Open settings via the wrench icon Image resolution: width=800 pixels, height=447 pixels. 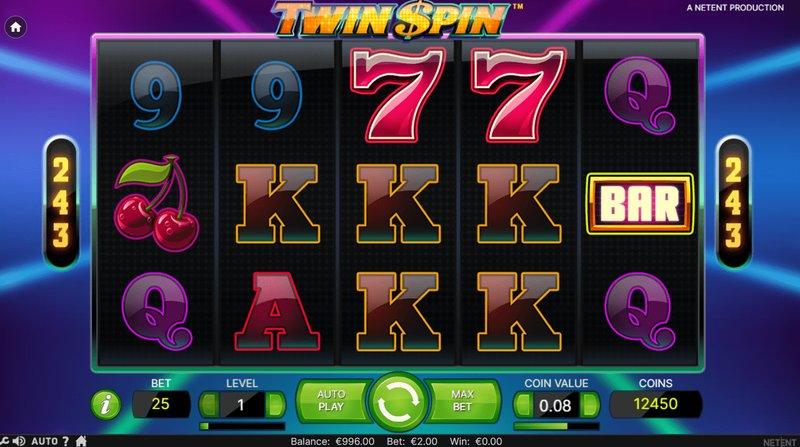tap(4, 440)
